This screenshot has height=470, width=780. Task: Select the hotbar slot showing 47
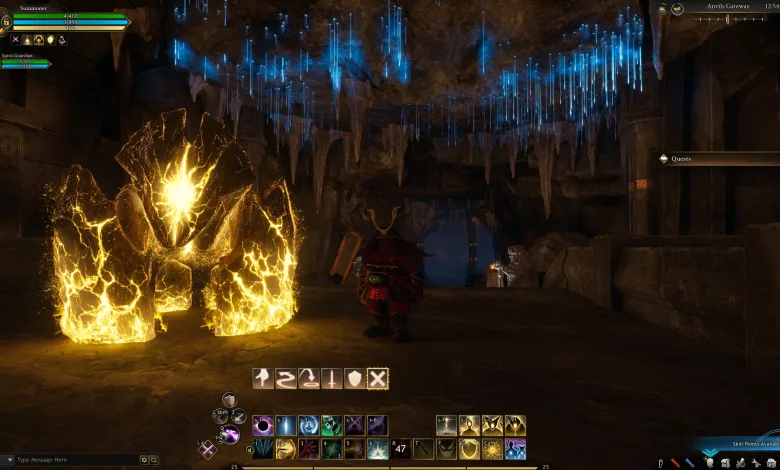(x=400, y=448)
